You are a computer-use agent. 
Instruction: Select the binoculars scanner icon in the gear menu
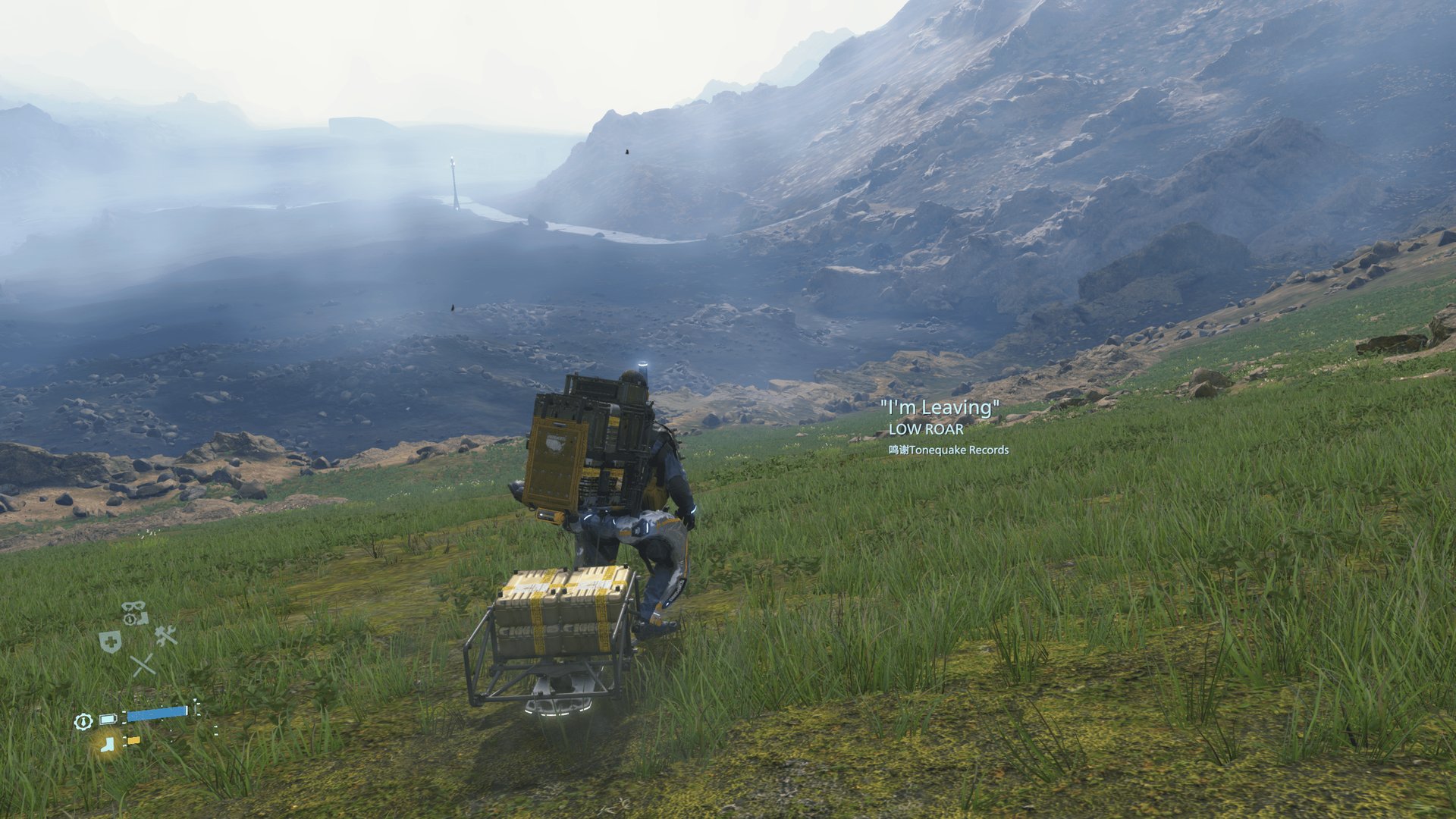point(133,606)
